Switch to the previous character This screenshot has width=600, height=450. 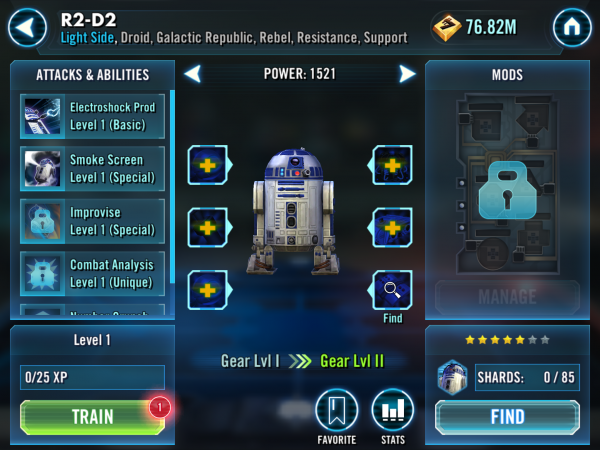[x=193, y=74]
